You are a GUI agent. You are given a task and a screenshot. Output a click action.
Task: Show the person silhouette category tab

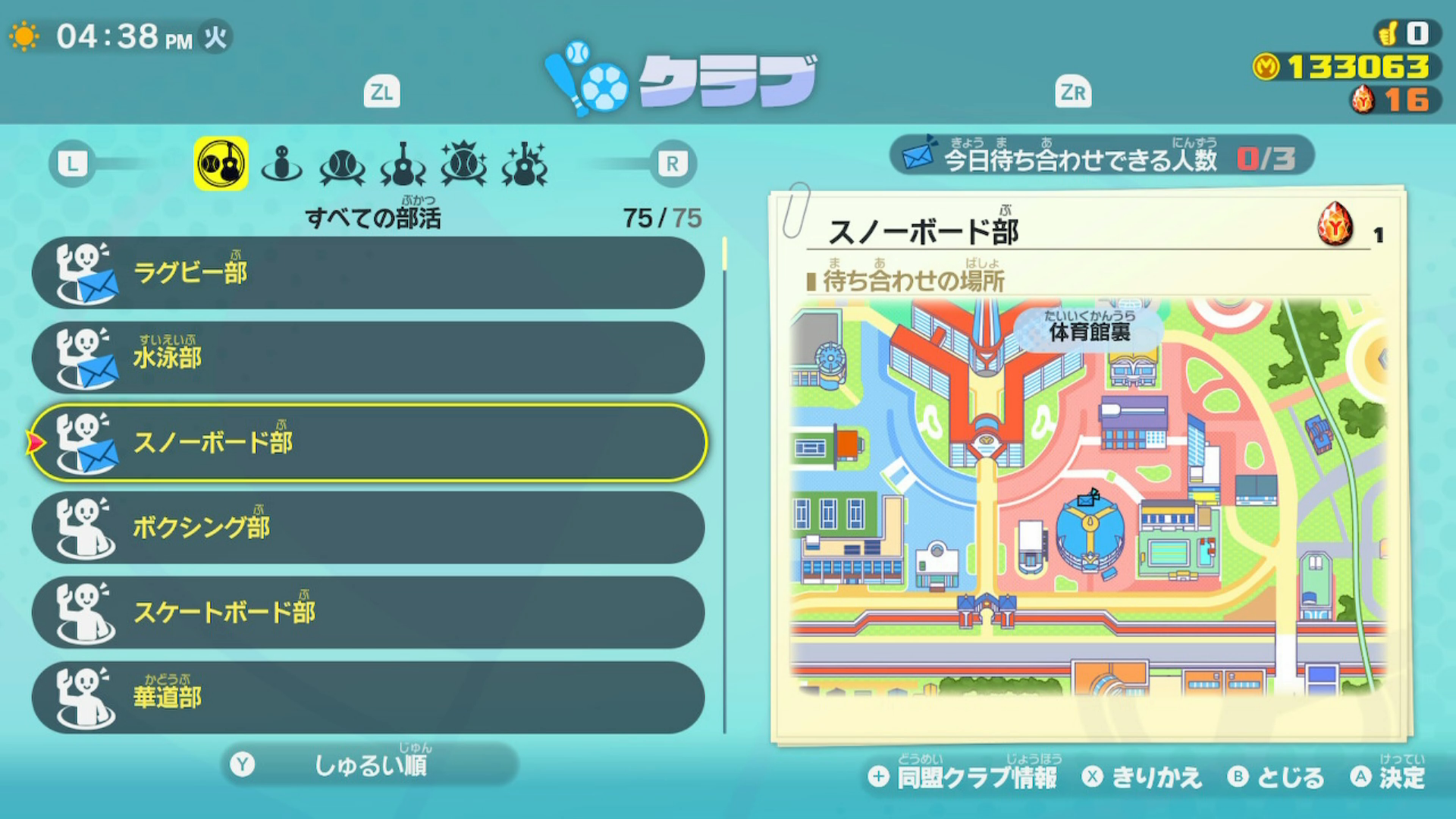[x=281, y=163]
